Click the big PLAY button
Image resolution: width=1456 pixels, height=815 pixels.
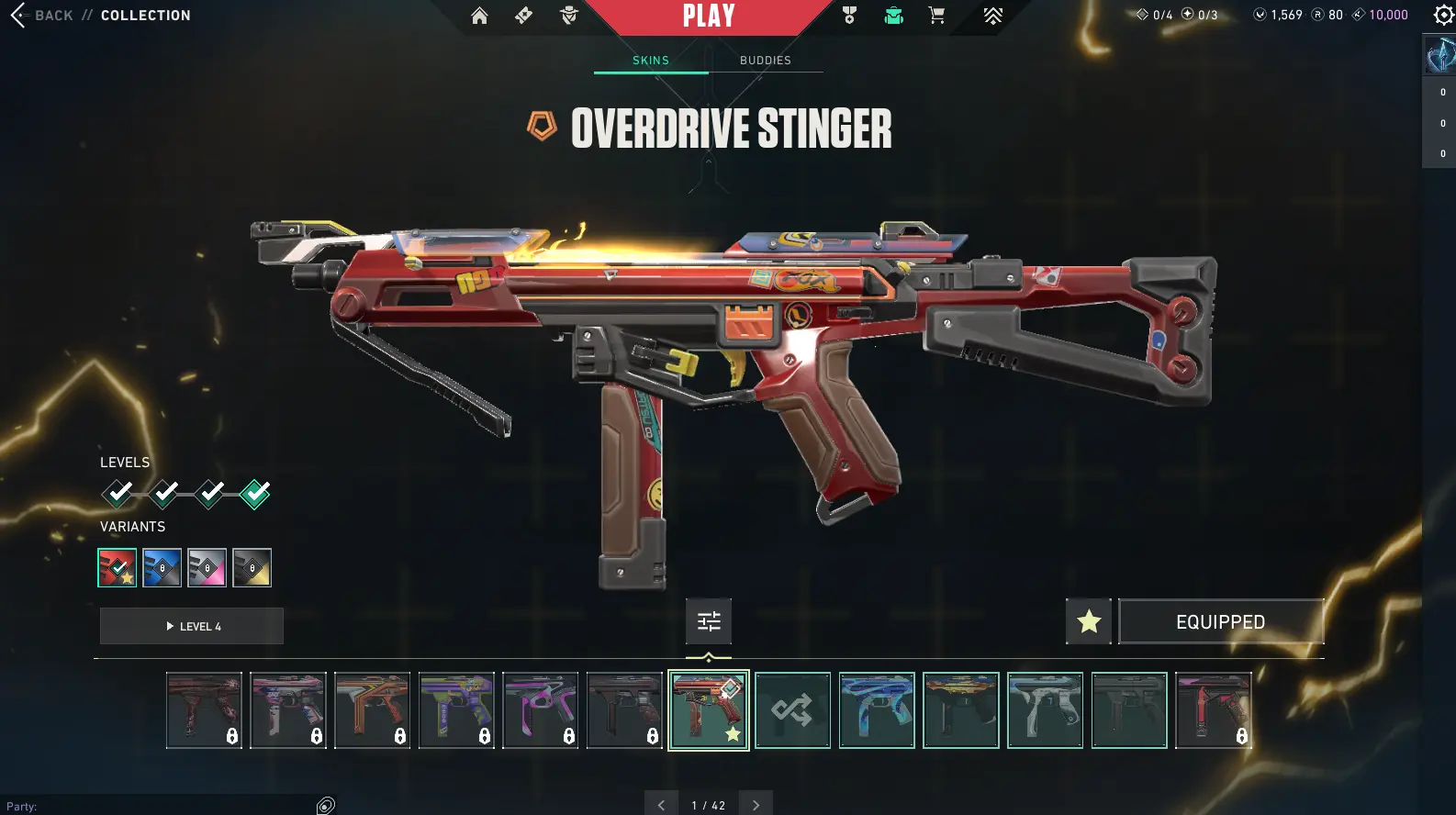(708, 16)
